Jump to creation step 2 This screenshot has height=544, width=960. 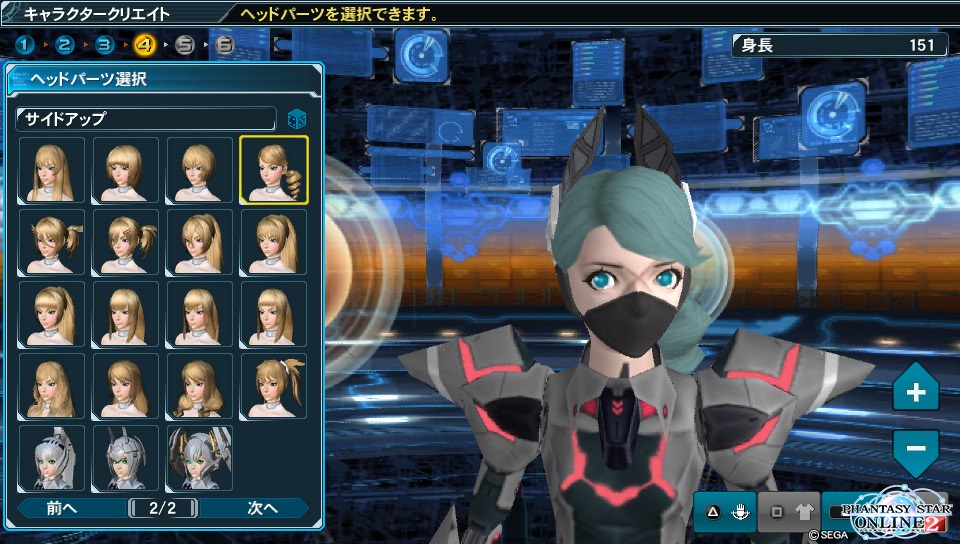pyautogui.click(x=65, y=45)
